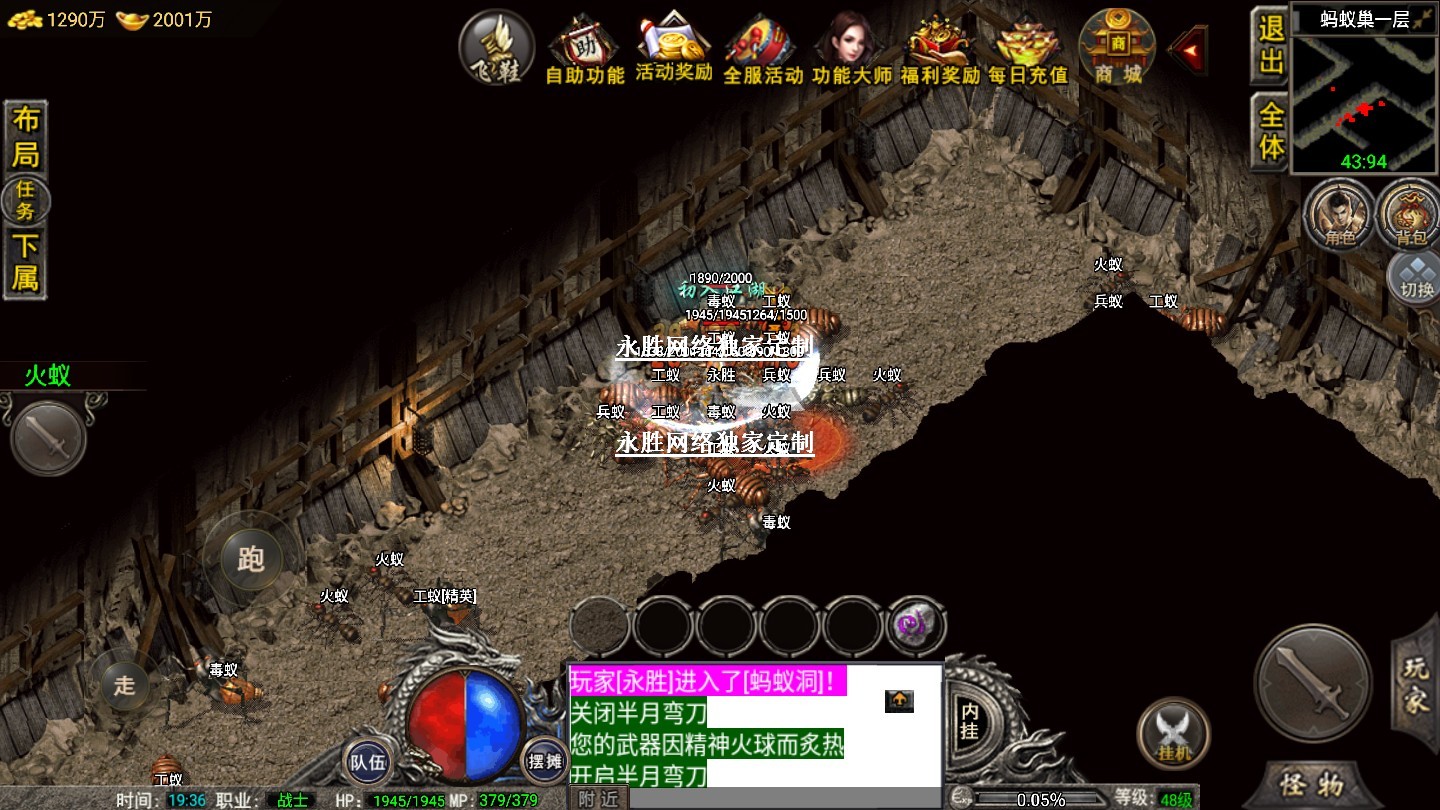Open the 队伍 team panel
The image size is (1440, 810).
point(367,761)
